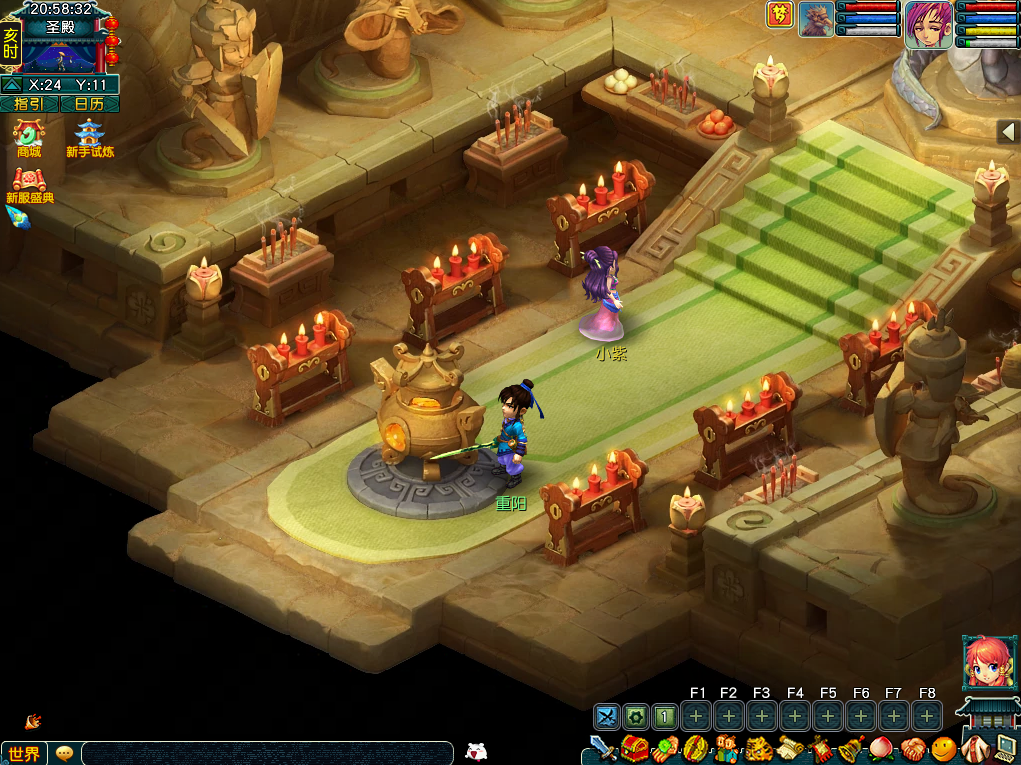This screenshot has height=765, width=1021.
Task: Open the 商城 shop
Action: point(29,136)
